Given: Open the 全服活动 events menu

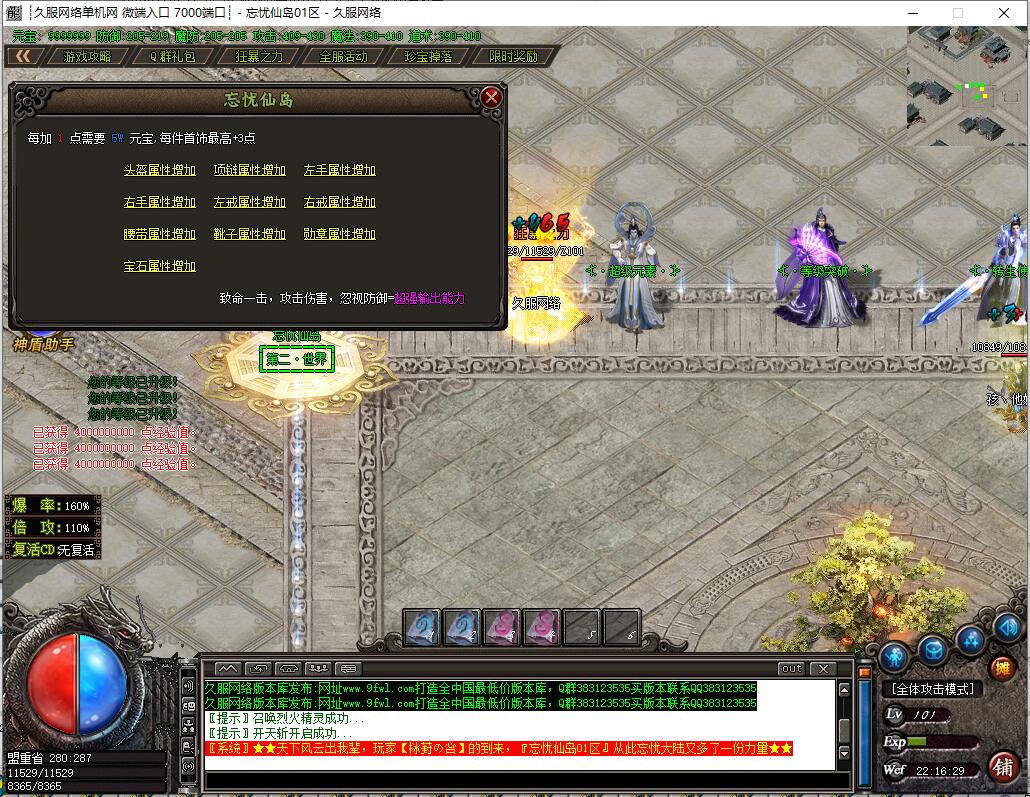Looking at the screenshot, I should tap(343, 57).
